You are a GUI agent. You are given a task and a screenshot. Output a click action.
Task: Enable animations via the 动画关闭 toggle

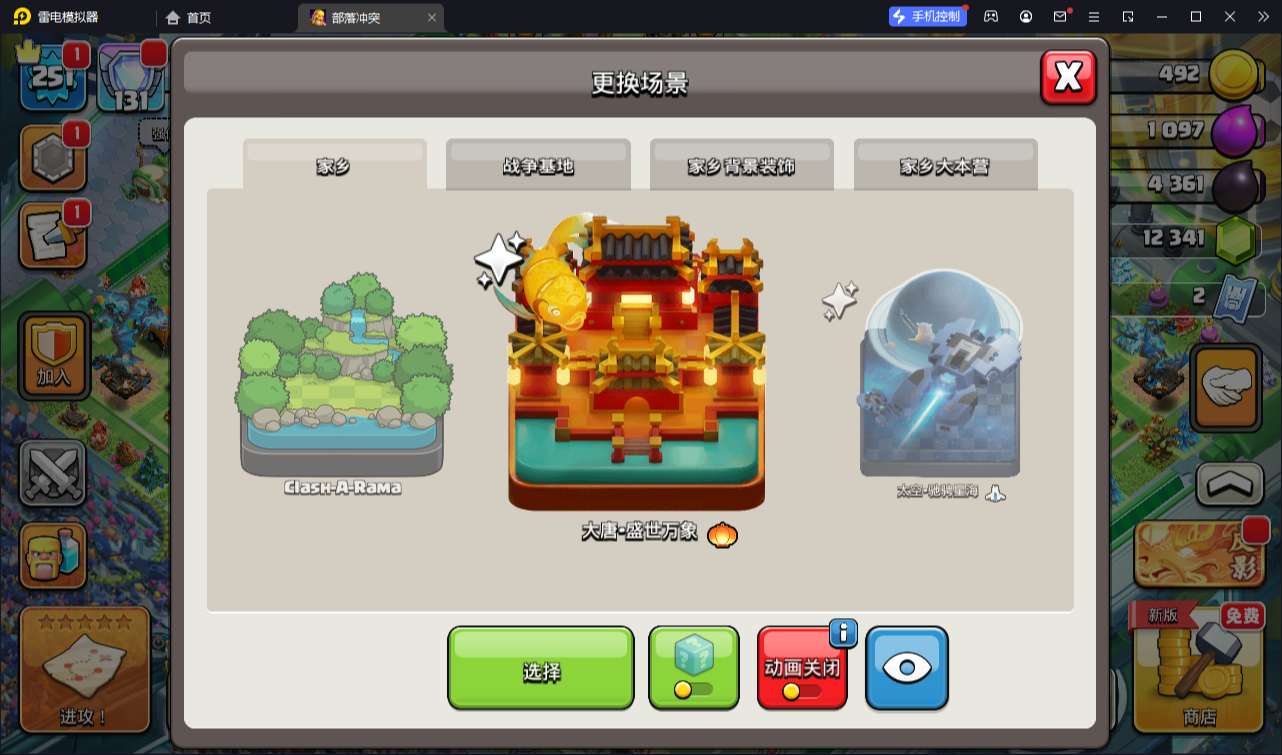801,666
